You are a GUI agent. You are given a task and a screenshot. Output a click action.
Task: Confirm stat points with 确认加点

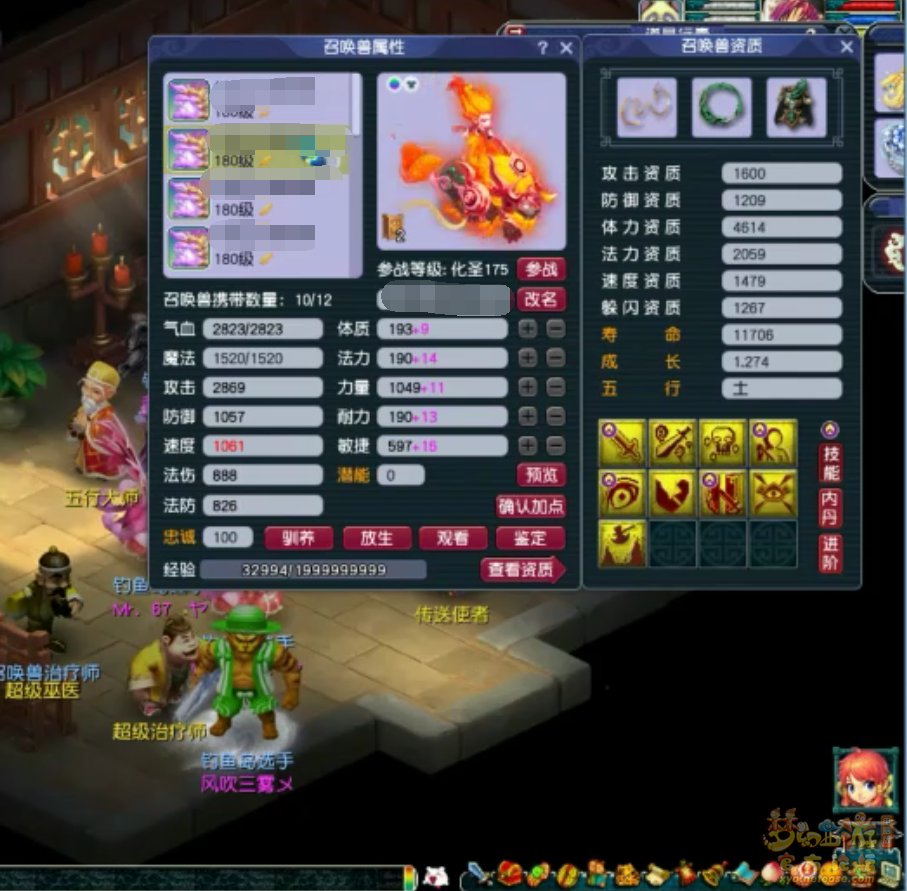tap(531, 506)
